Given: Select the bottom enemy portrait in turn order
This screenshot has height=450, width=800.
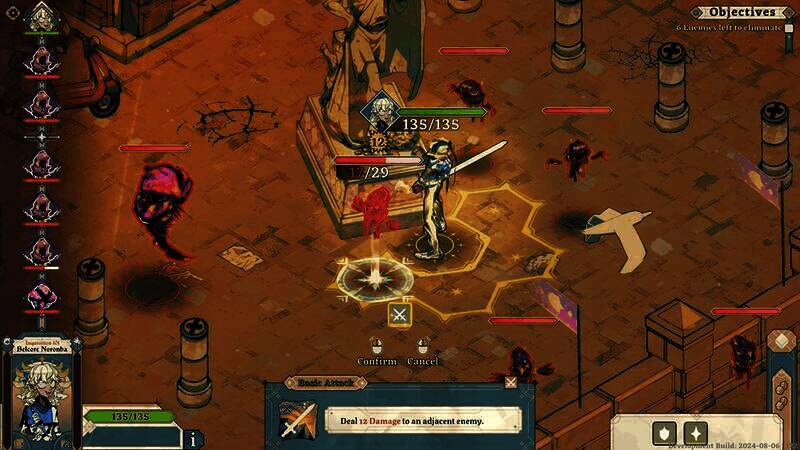Looking at the screenshot, I should [41, 295].
